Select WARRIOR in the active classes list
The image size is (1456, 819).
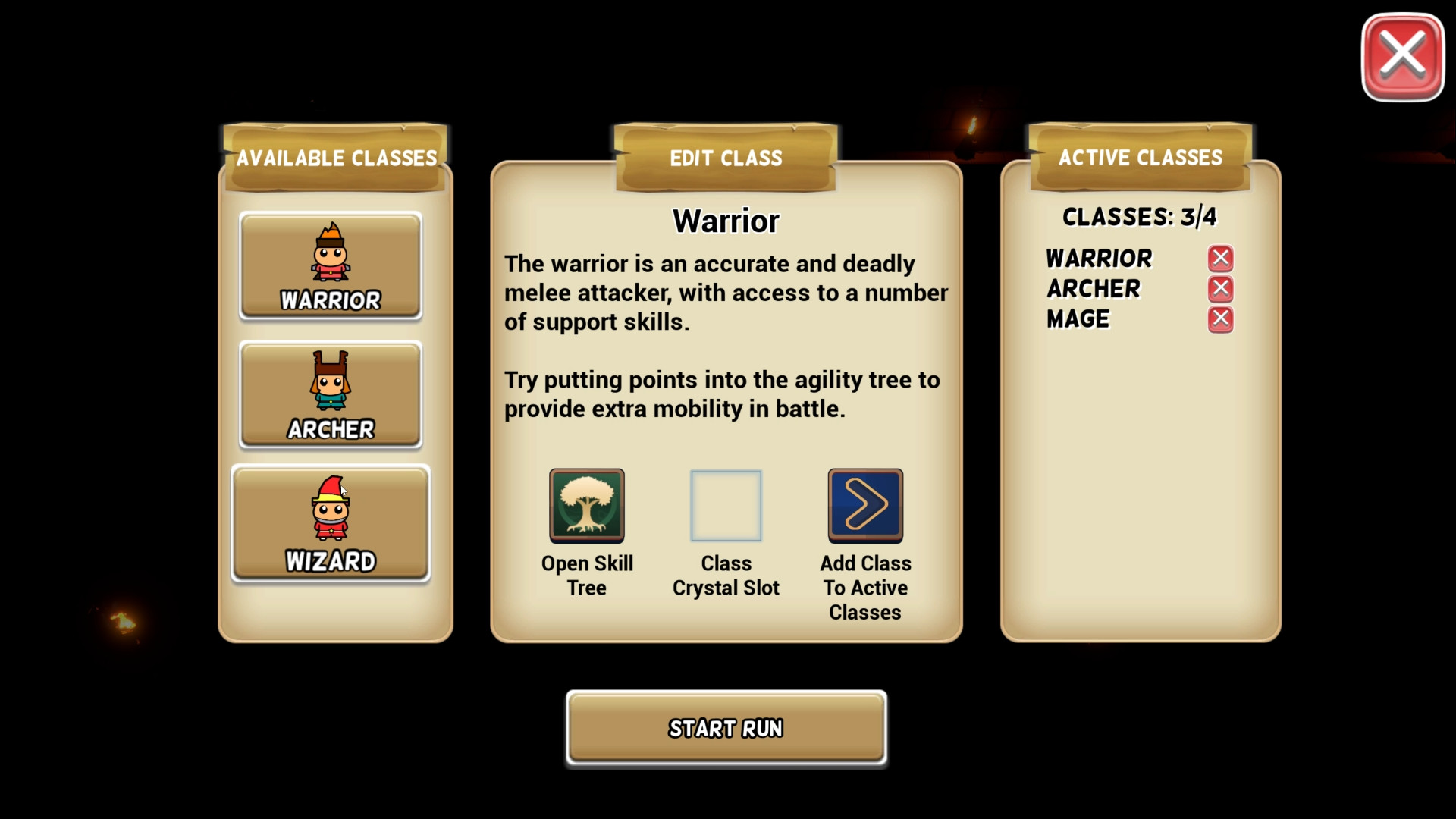[x=1100, y=258]
